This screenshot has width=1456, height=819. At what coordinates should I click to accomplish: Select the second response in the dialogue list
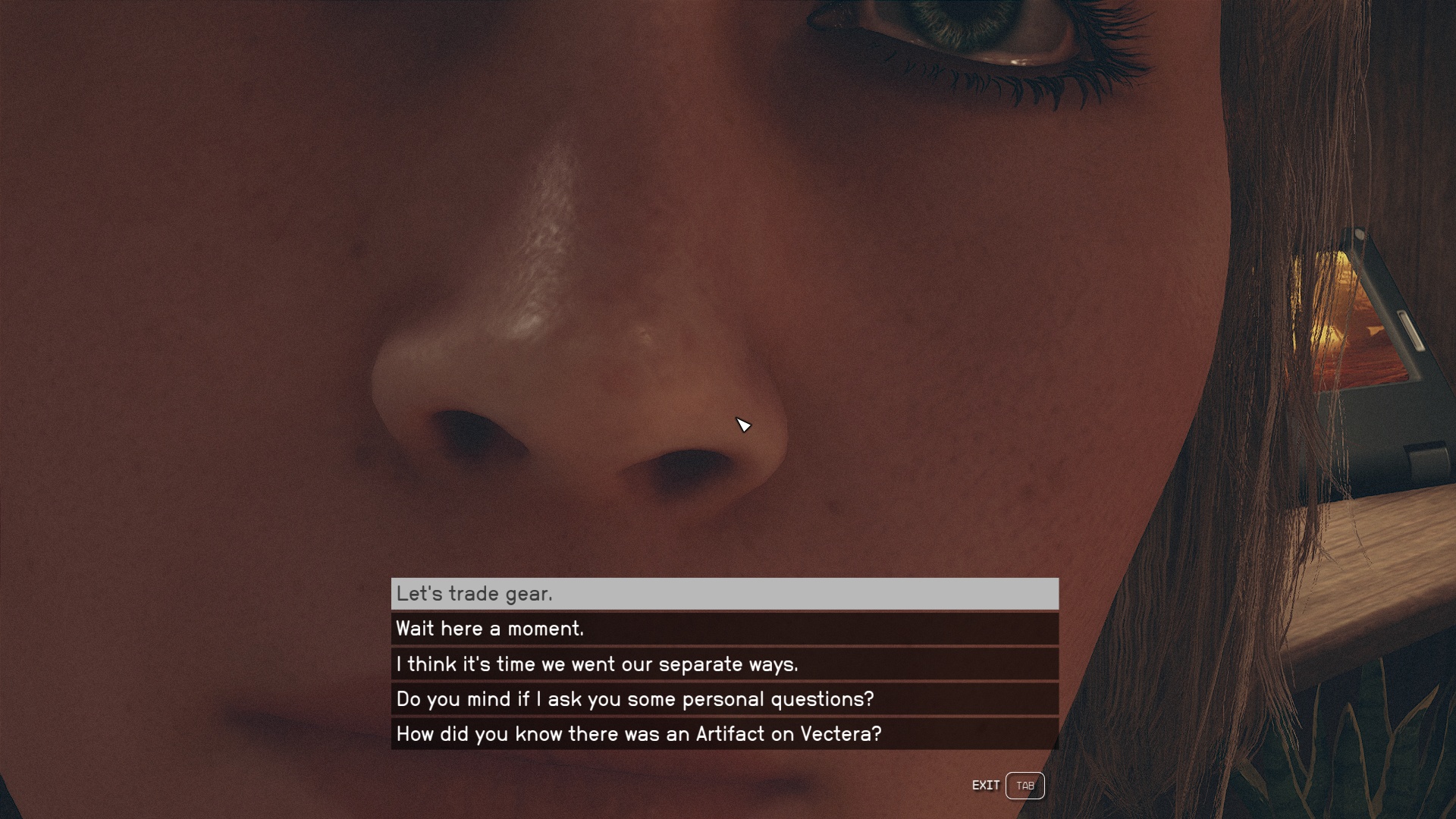724,629
